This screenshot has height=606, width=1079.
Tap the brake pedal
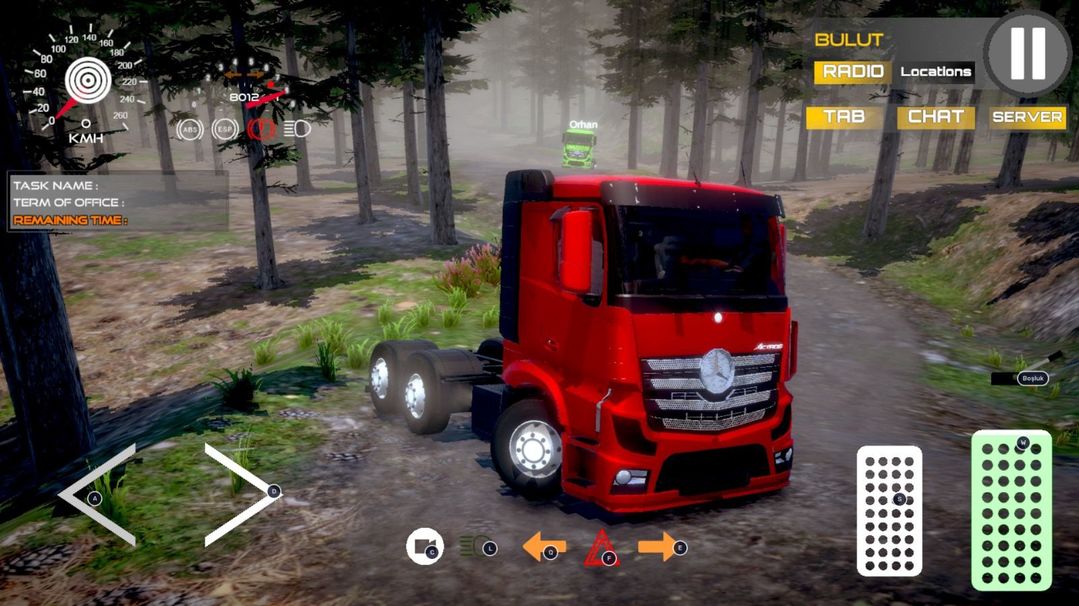pyautogui.click(x=889, y=510)
